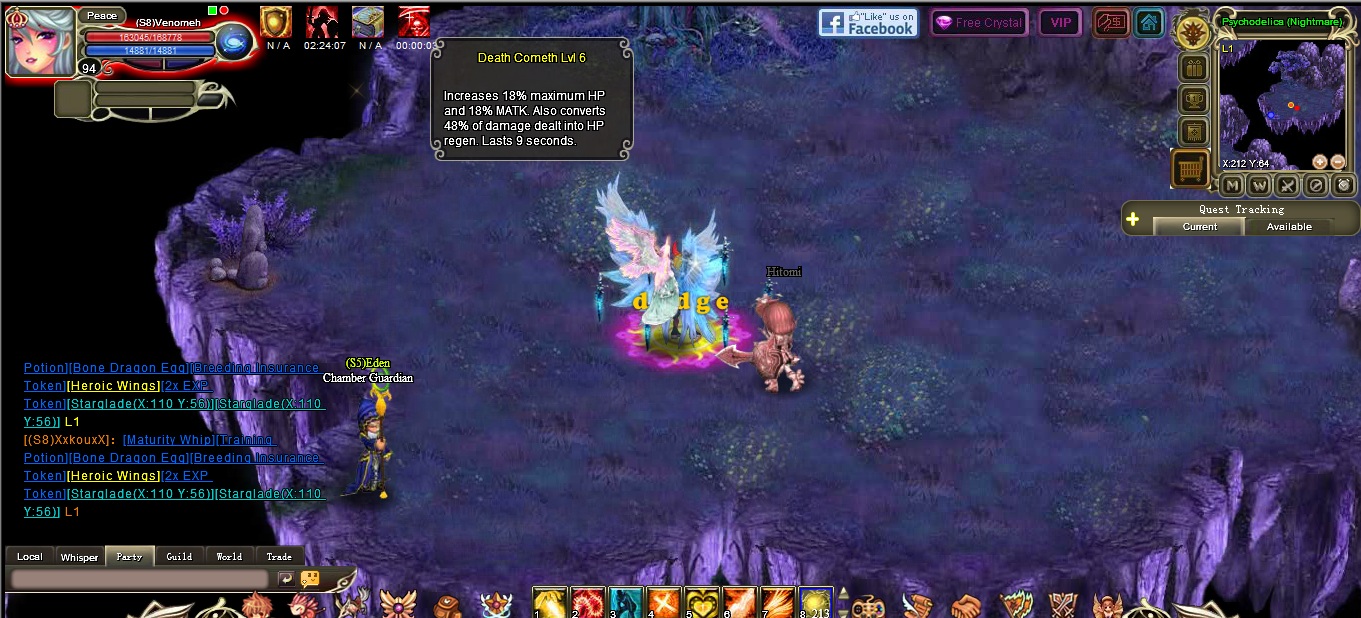Click the Like us on Facebook button
1361x618 pixels.
coord(867,23)
